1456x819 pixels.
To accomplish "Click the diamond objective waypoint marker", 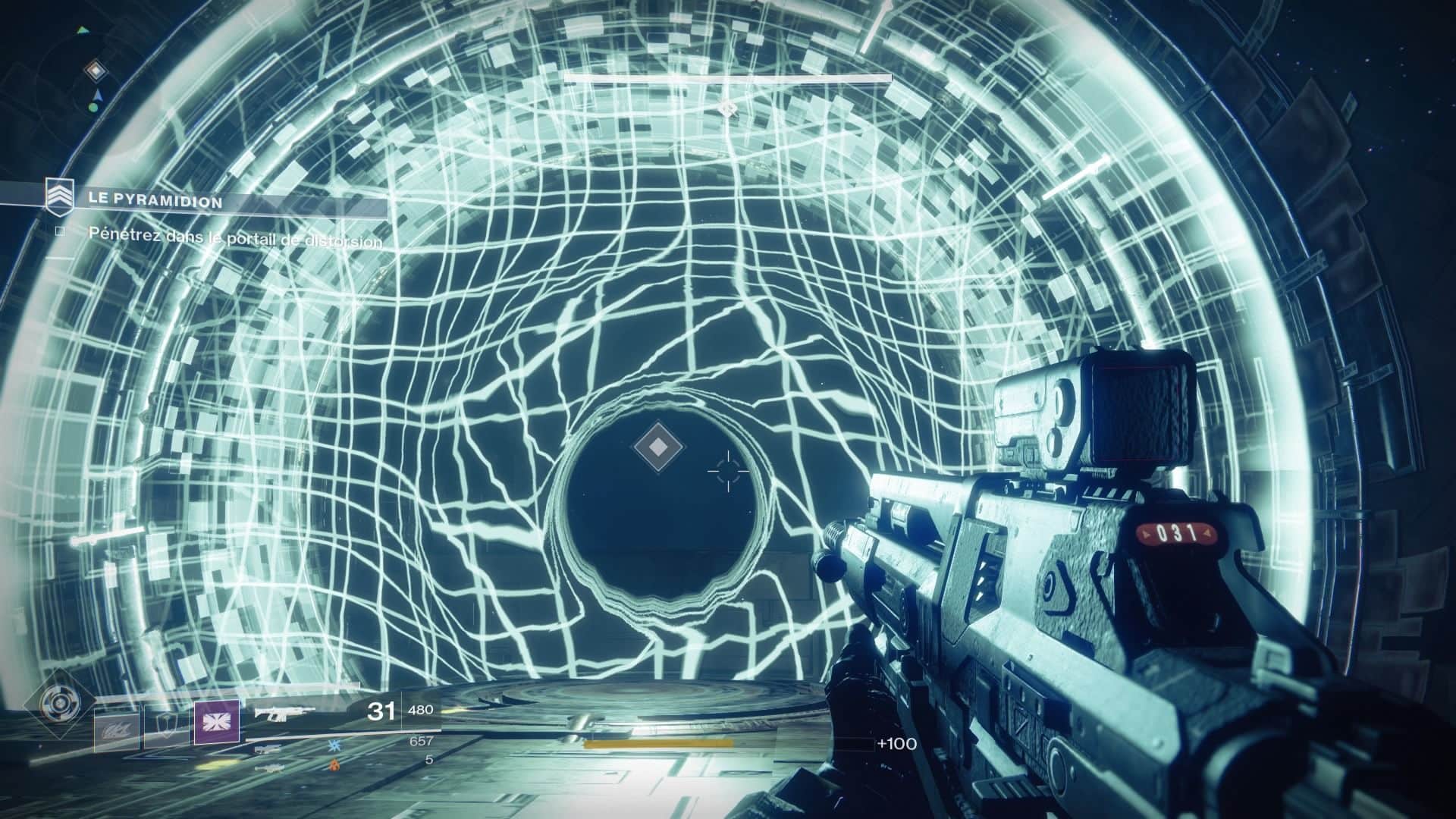I will click(x=658, y=447).
